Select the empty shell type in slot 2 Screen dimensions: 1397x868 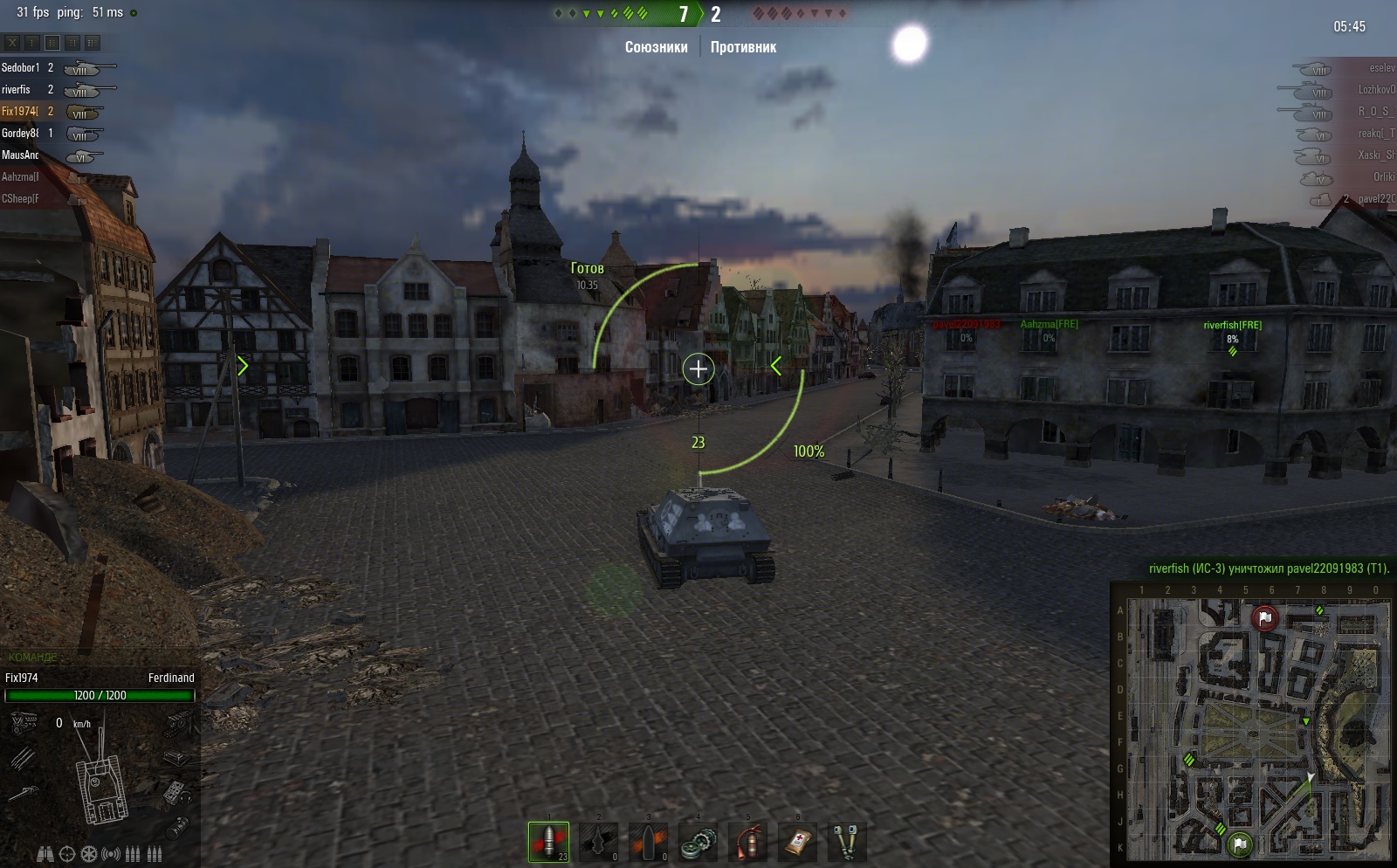tap(598, 842)
